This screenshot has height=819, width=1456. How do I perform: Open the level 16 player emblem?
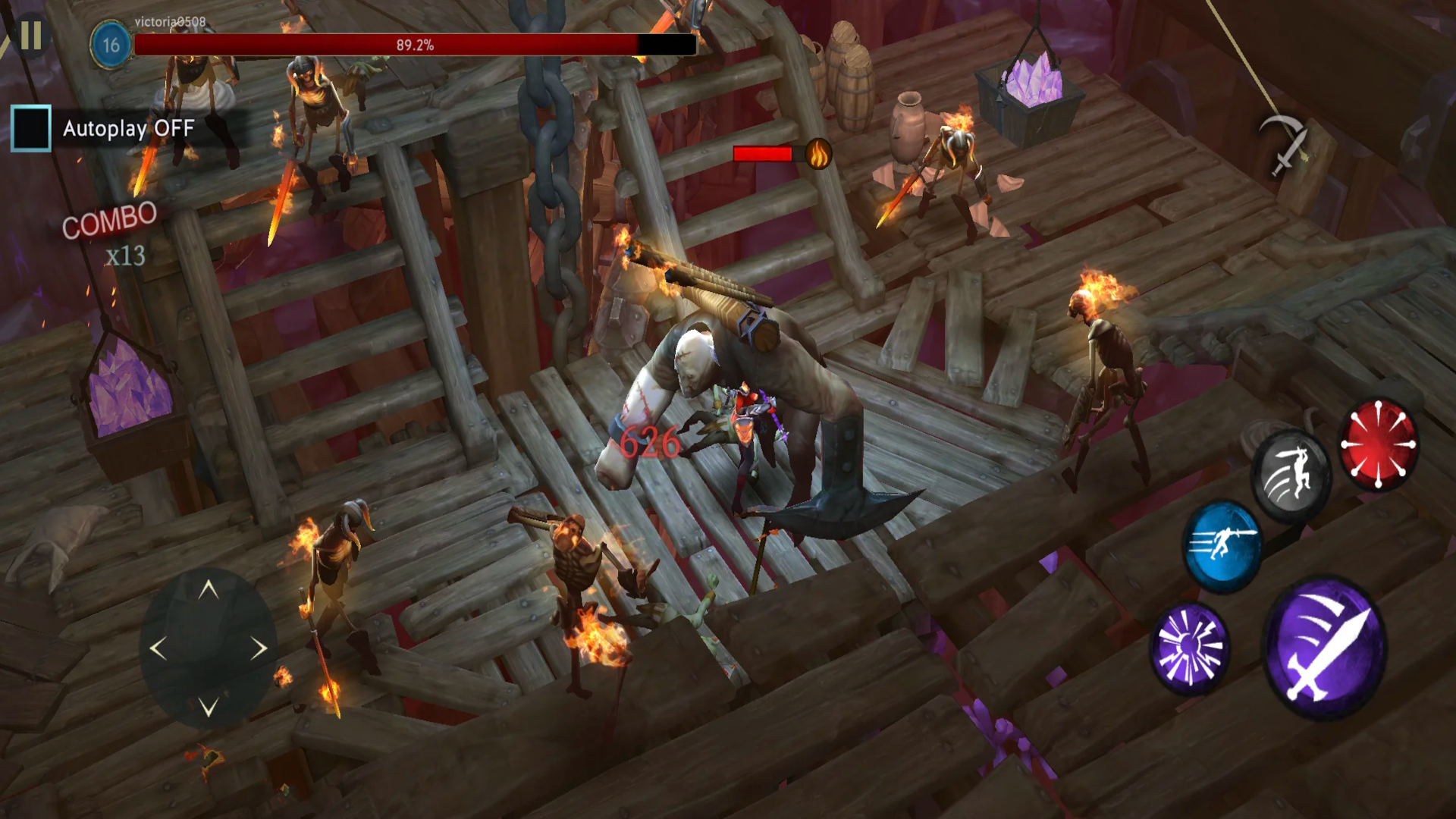pyautogui.click(x=110, y=43)
